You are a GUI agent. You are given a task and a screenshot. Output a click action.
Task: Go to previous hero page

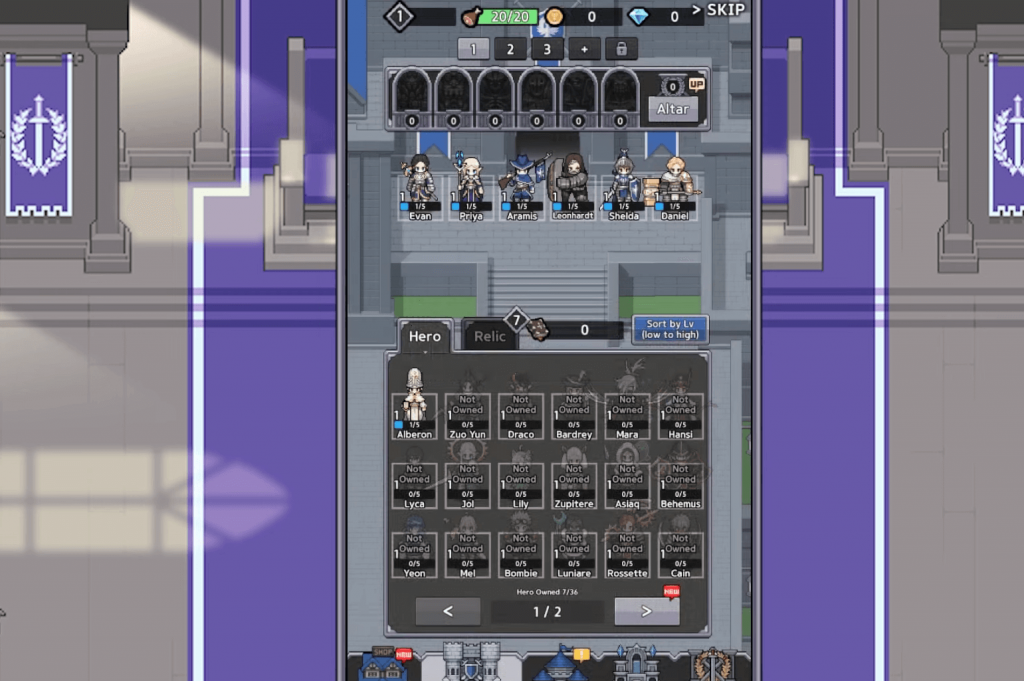448,611
